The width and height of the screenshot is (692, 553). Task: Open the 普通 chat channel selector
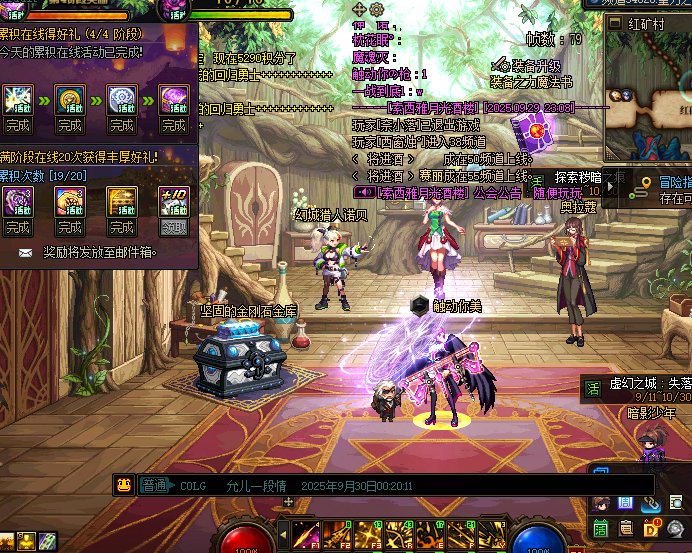154,485
